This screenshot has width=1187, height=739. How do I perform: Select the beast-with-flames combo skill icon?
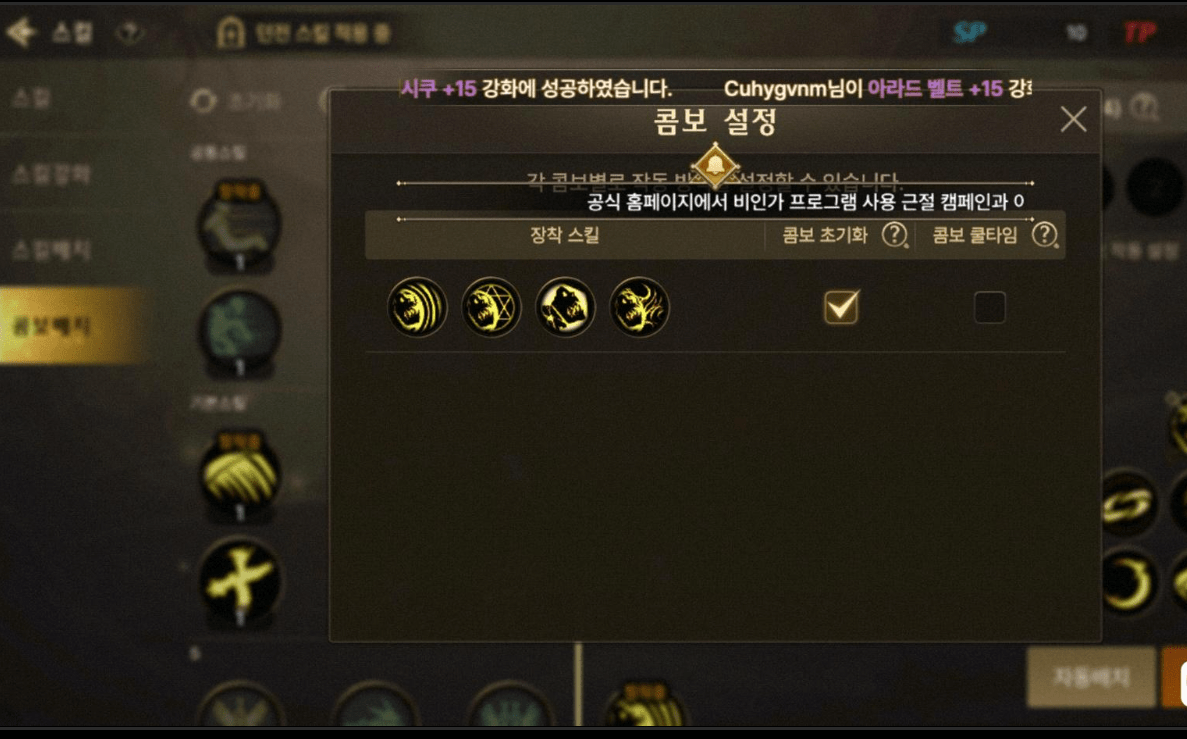639,307
